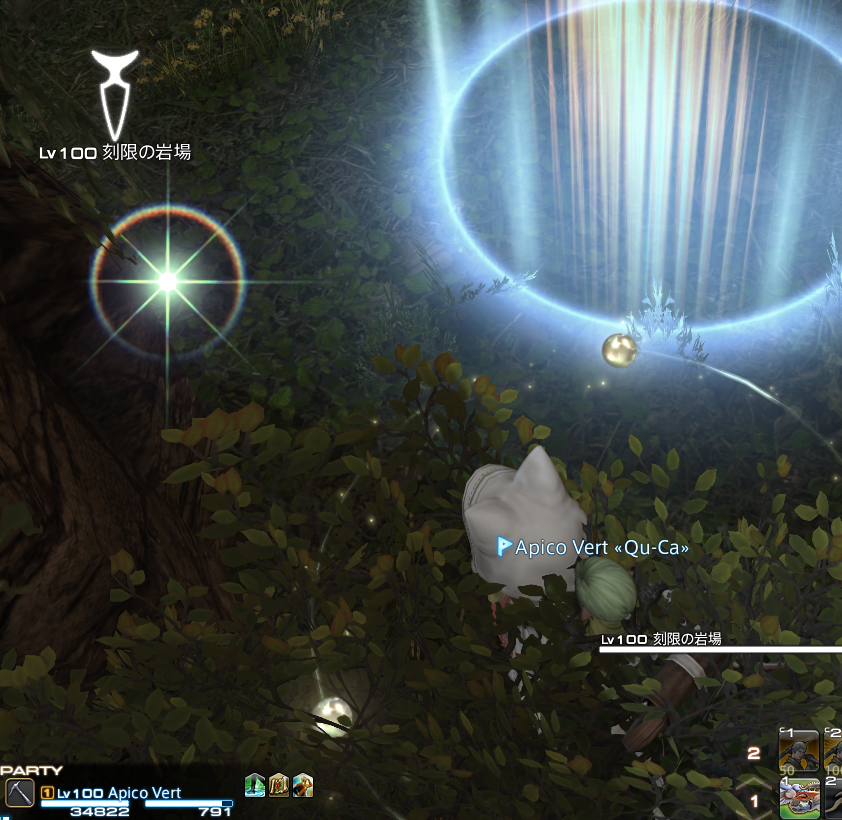The width and height of the screenshot is (842, 820).
Task: Click the scroll status buff icon
Action: coord(279,786)
